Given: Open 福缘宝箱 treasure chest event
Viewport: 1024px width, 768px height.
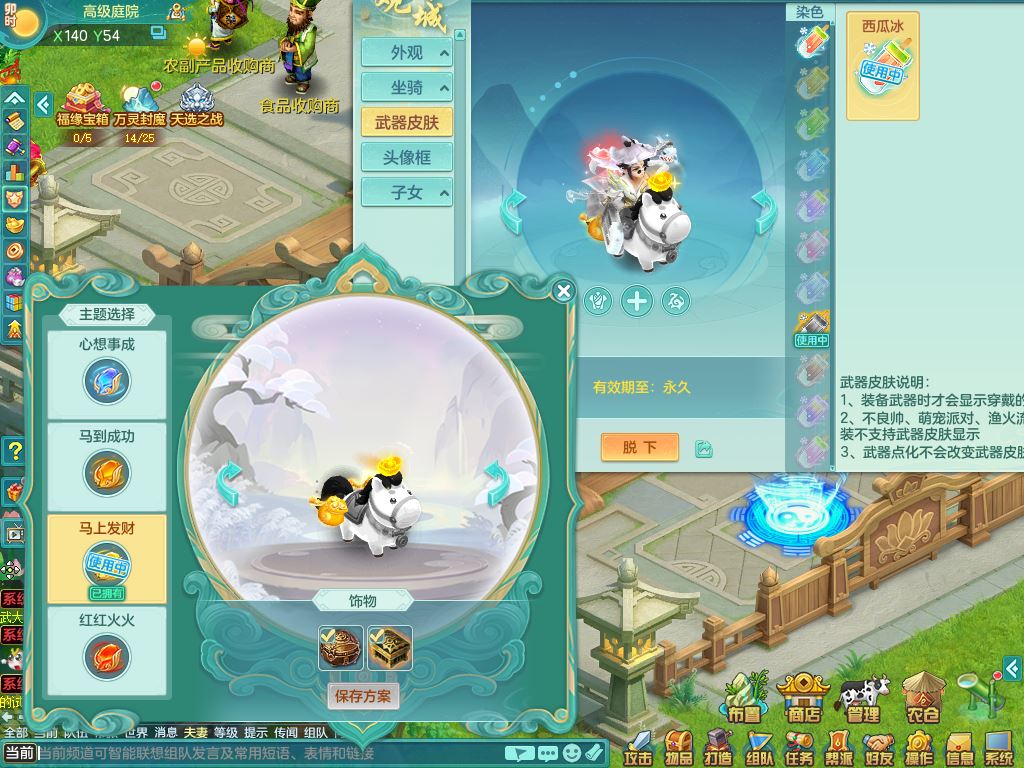Looking at the screenshot, I should pyautogui.click(x=82, y=106).
